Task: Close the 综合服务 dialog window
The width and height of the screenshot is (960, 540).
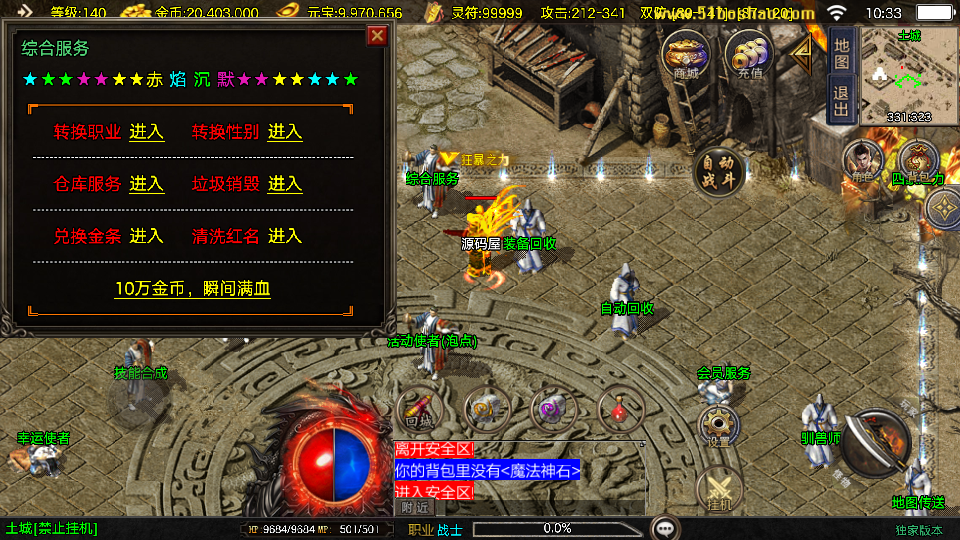Action: pyautogui.click(x=377, y=36)
